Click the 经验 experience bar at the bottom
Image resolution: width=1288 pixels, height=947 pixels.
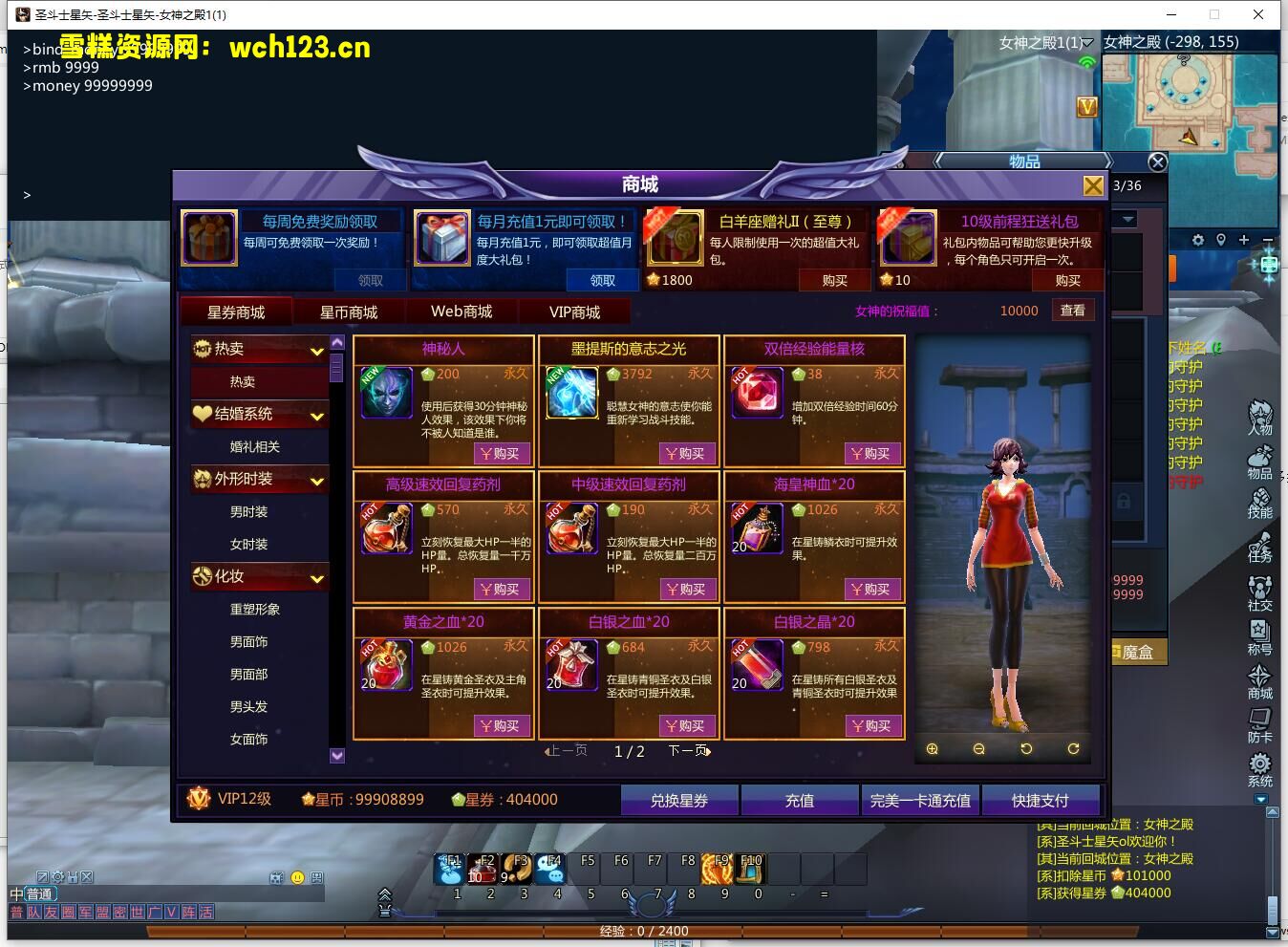pos(644,930)
